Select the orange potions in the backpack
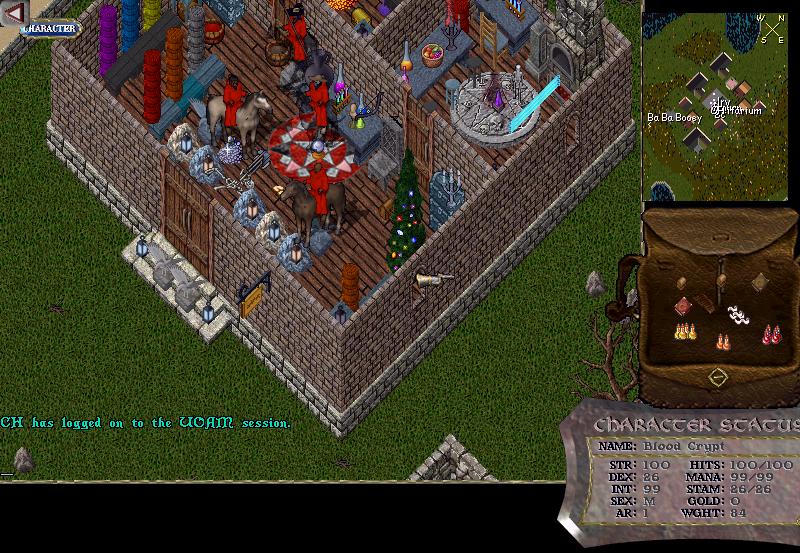The height and width of the screenshot is (553, 800). coord(723,341)
